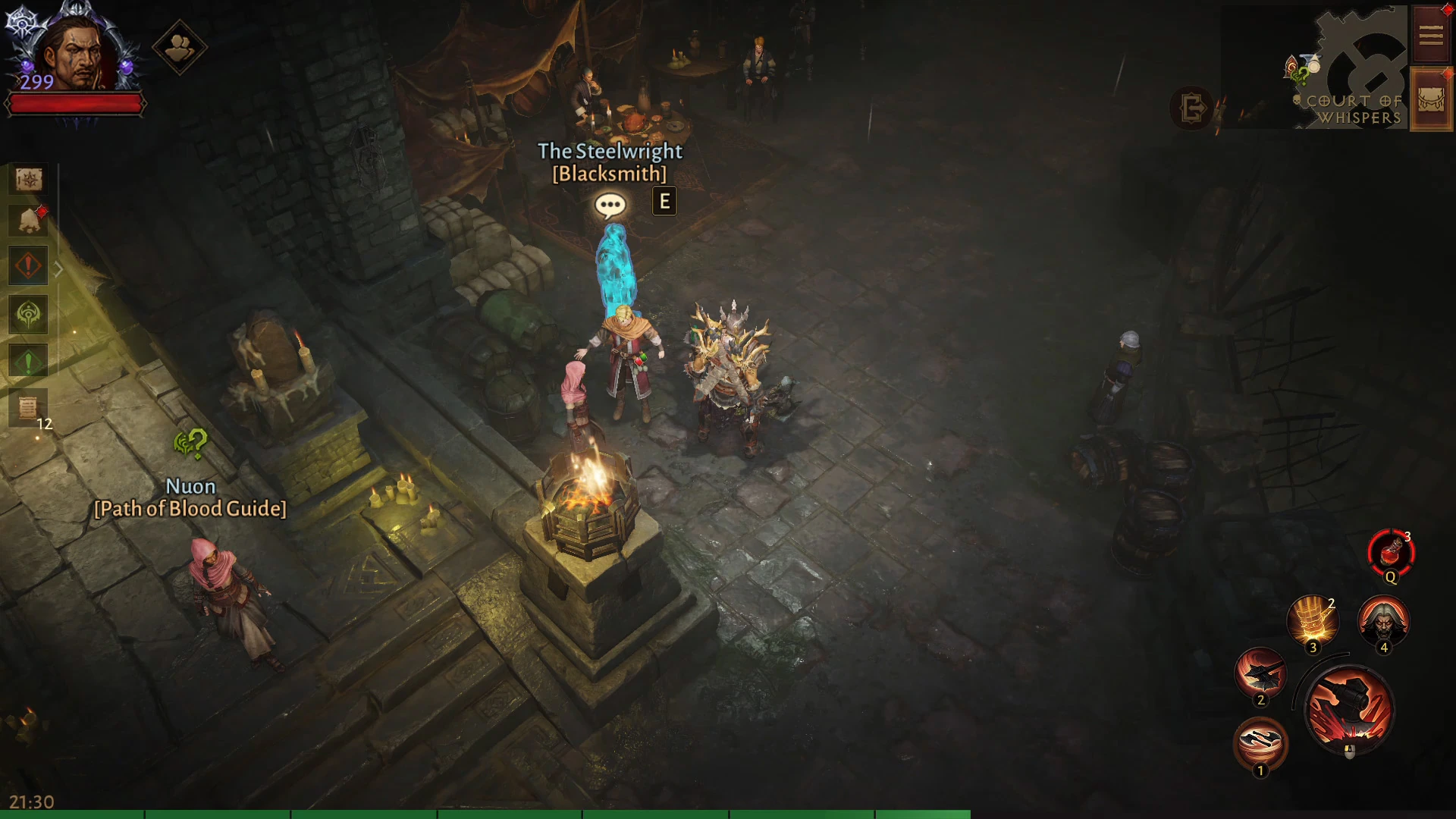Open the compass star map icon
The image size is (1456, 819).
[x=29, y=180]
